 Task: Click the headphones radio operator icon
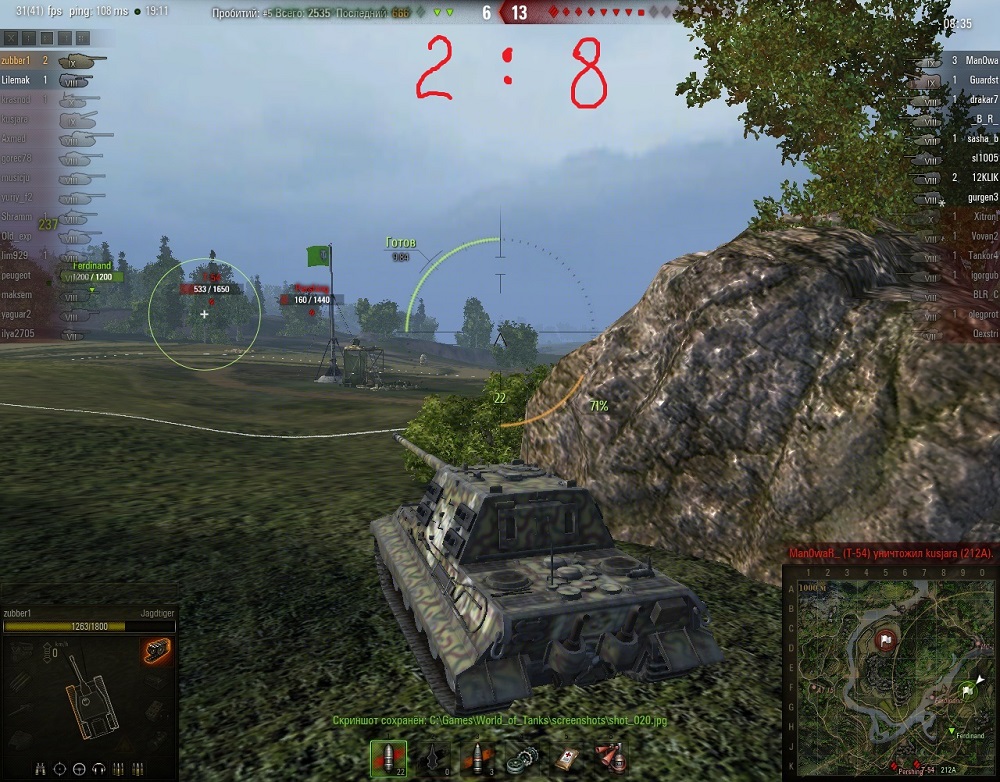coord(98,769)
